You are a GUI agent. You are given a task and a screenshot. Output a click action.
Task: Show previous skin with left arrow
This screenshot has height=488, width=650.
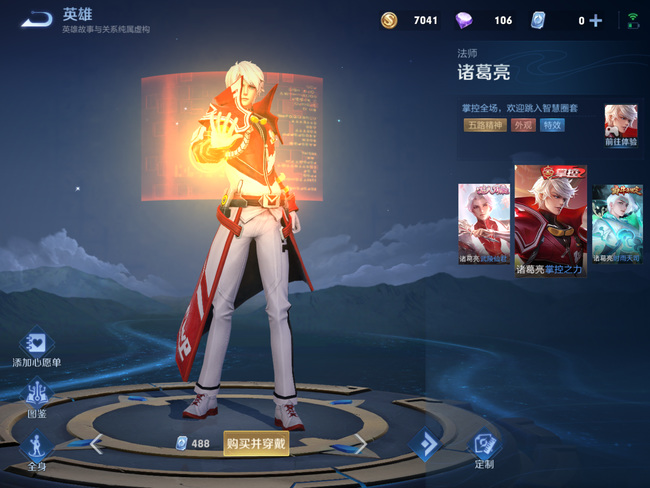(96, 444)
